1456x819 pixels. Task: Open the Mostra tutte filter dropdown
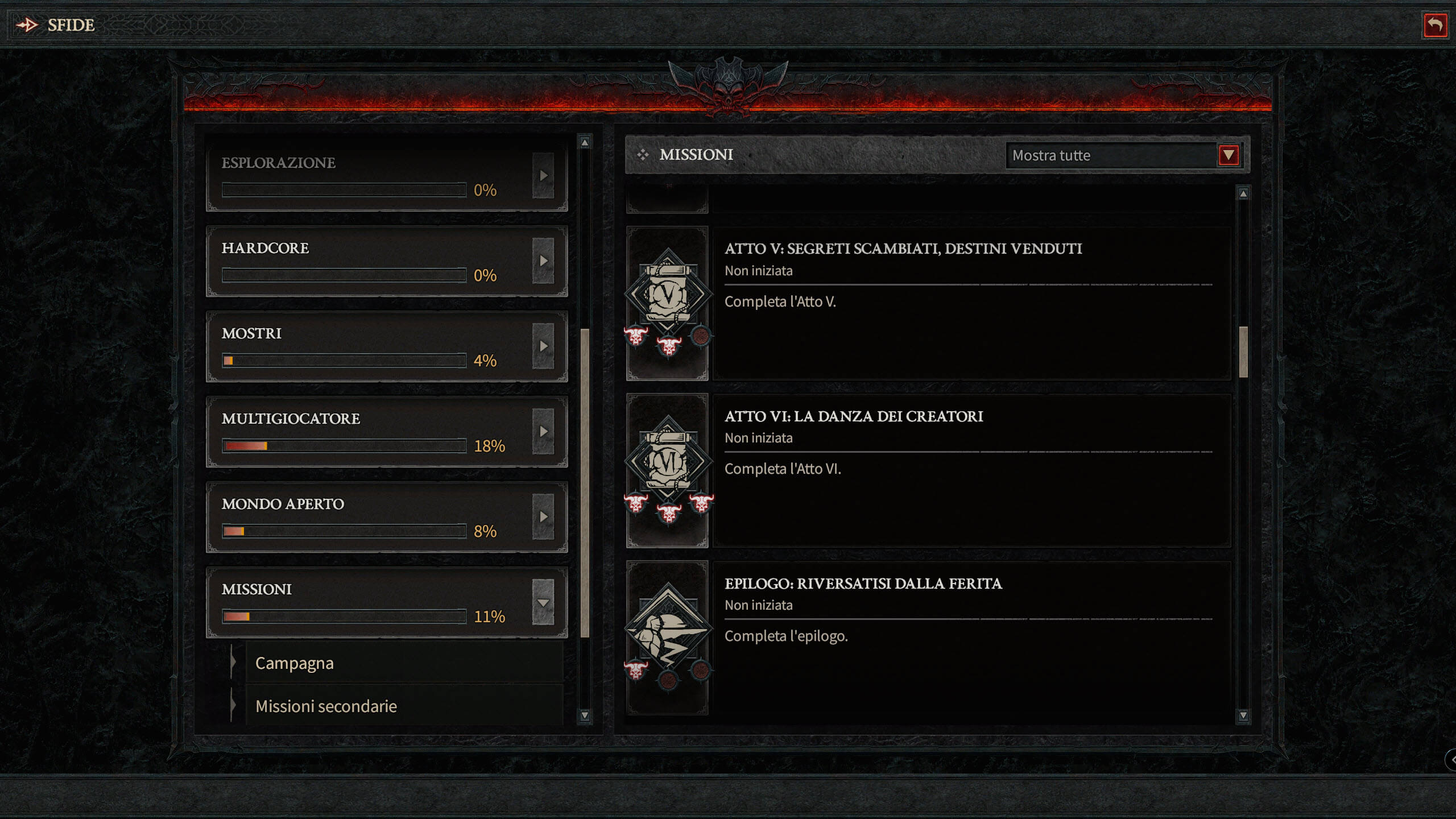point(1228,155)
